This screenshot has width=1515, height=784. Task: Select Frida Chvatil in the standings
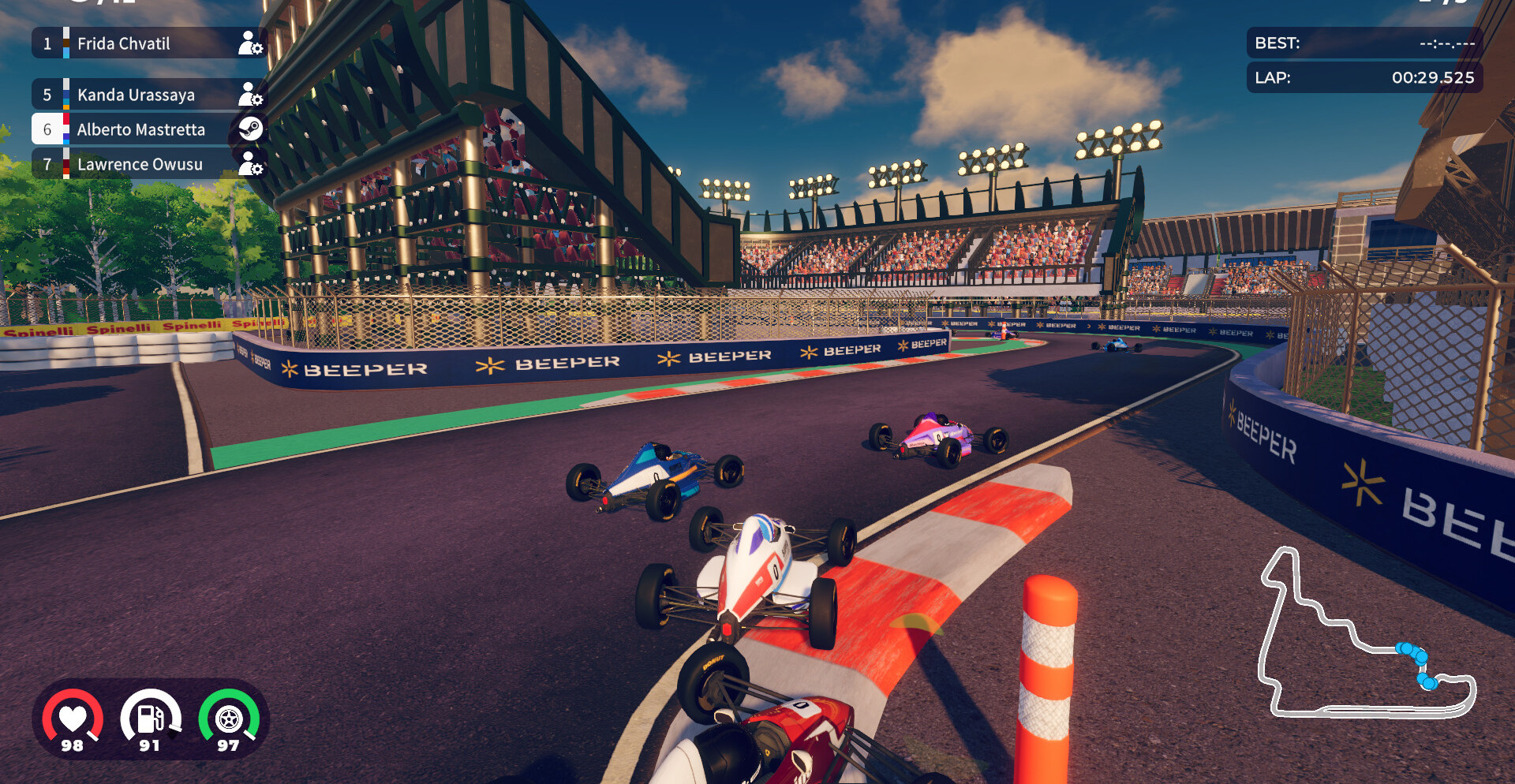124,43
